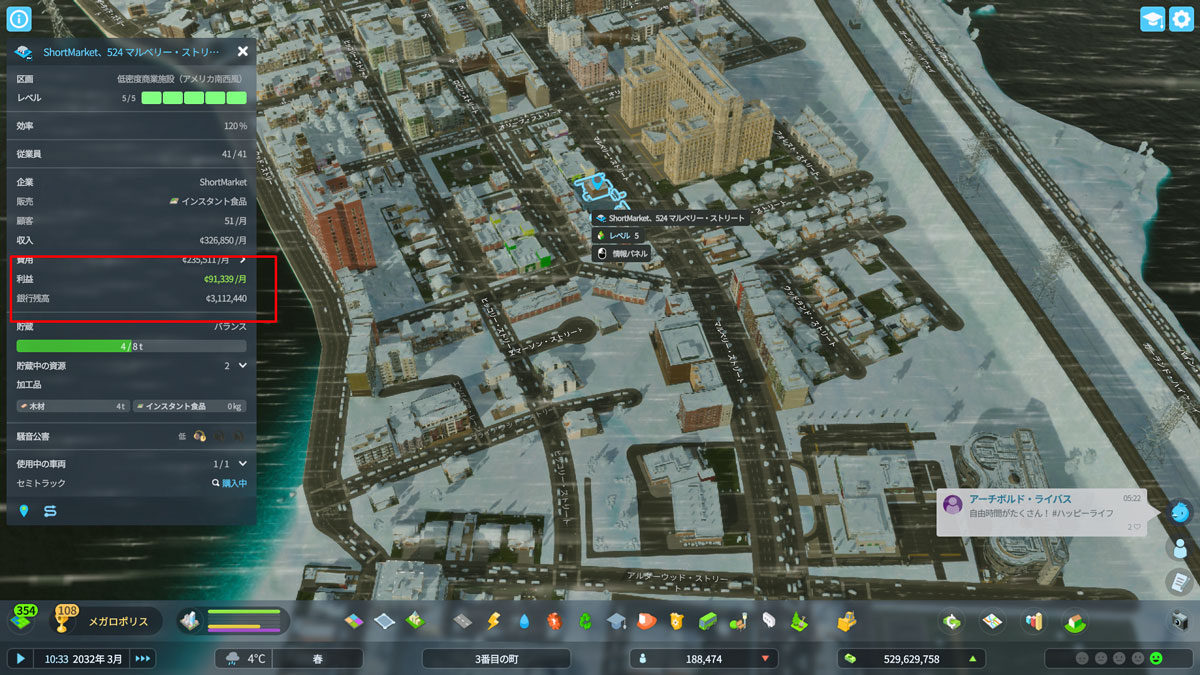Open the zoning tool in toolbar
Image resolution: width=1200 pixels, height=675 pixels.
click(356, 621)
